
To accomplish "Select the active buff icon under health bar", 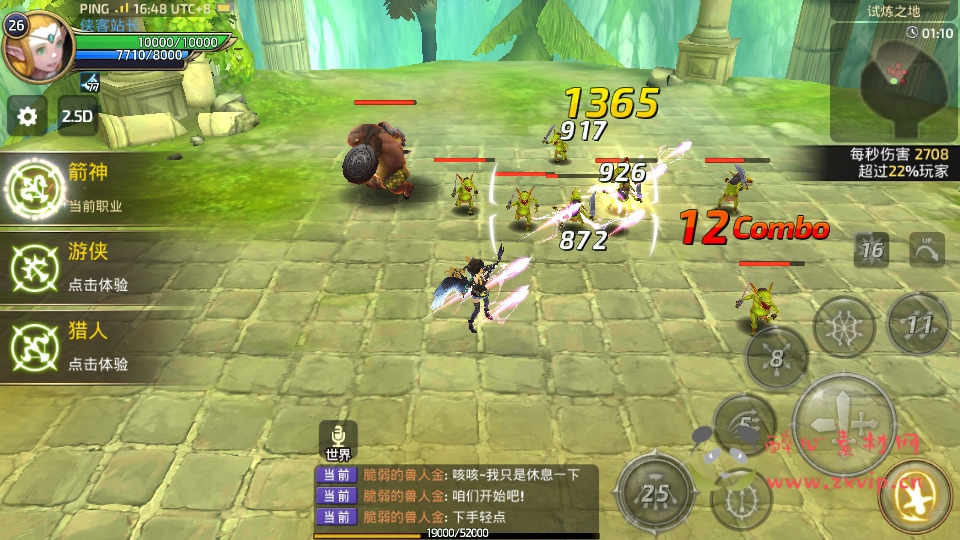I will 90,83.
